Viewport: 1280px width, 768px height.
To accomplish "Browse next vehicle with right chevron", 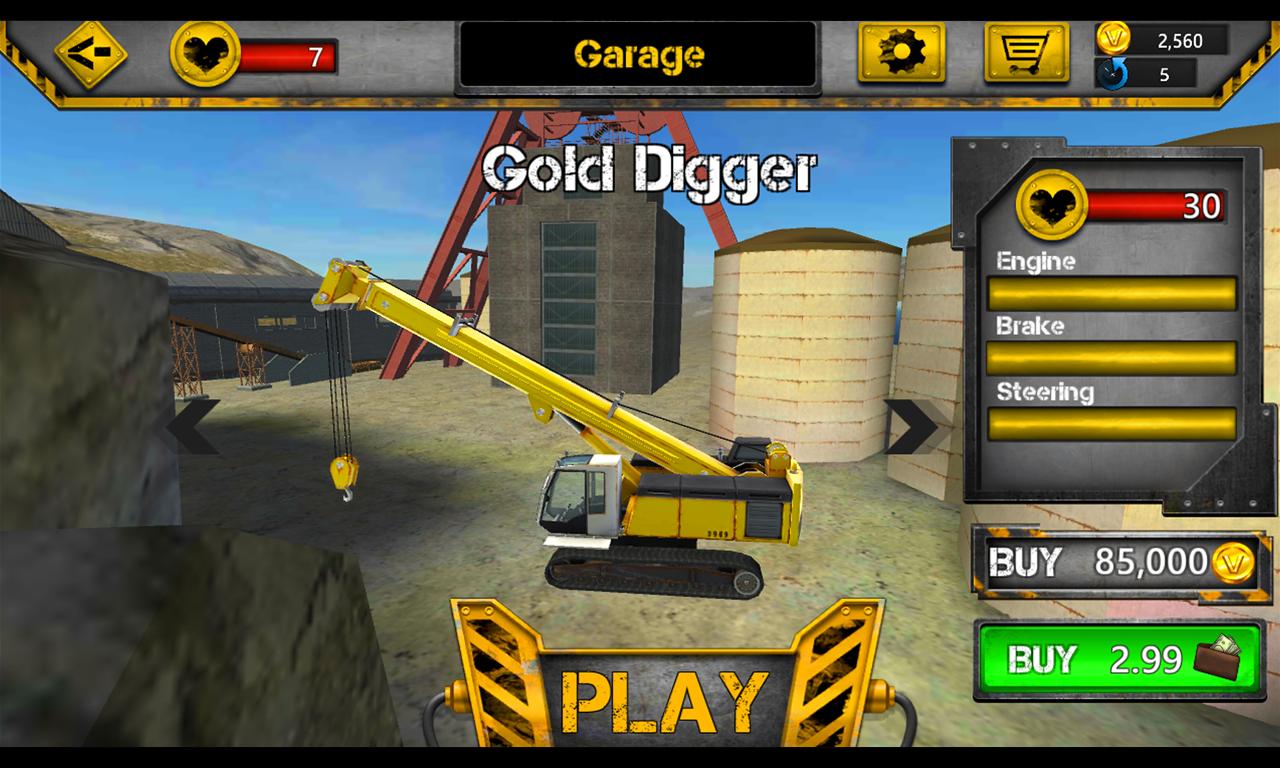I will 910,425.
